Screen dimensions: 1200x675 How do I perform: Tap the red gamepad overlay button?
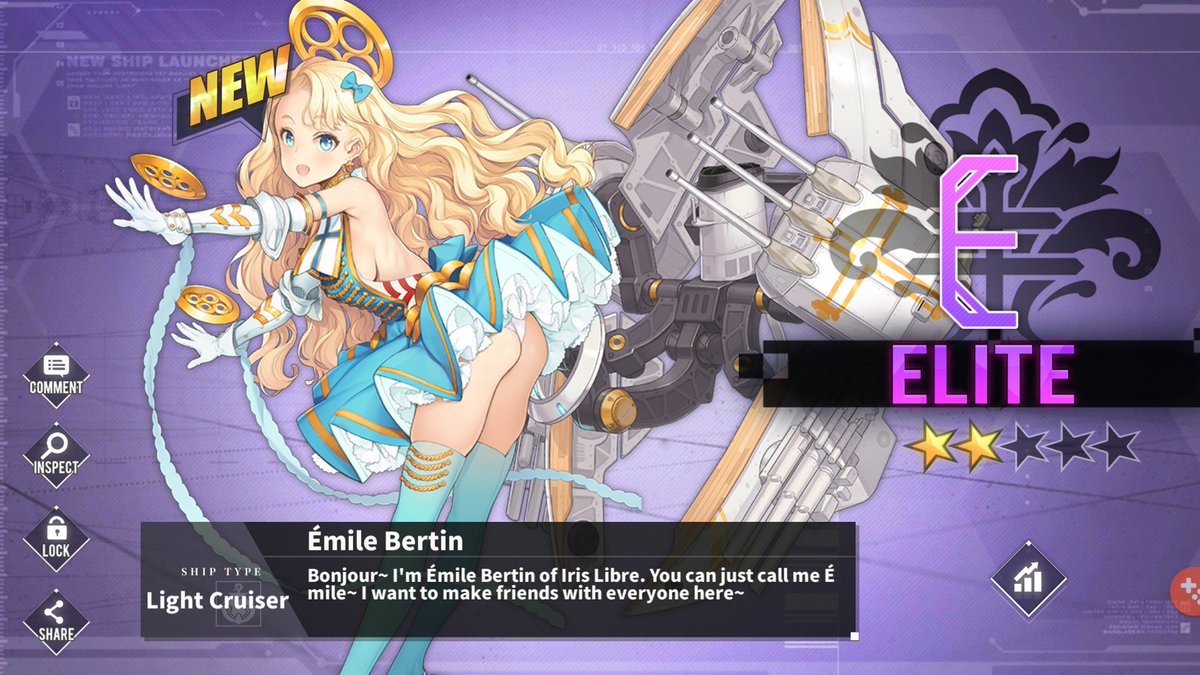[1187, 590]
